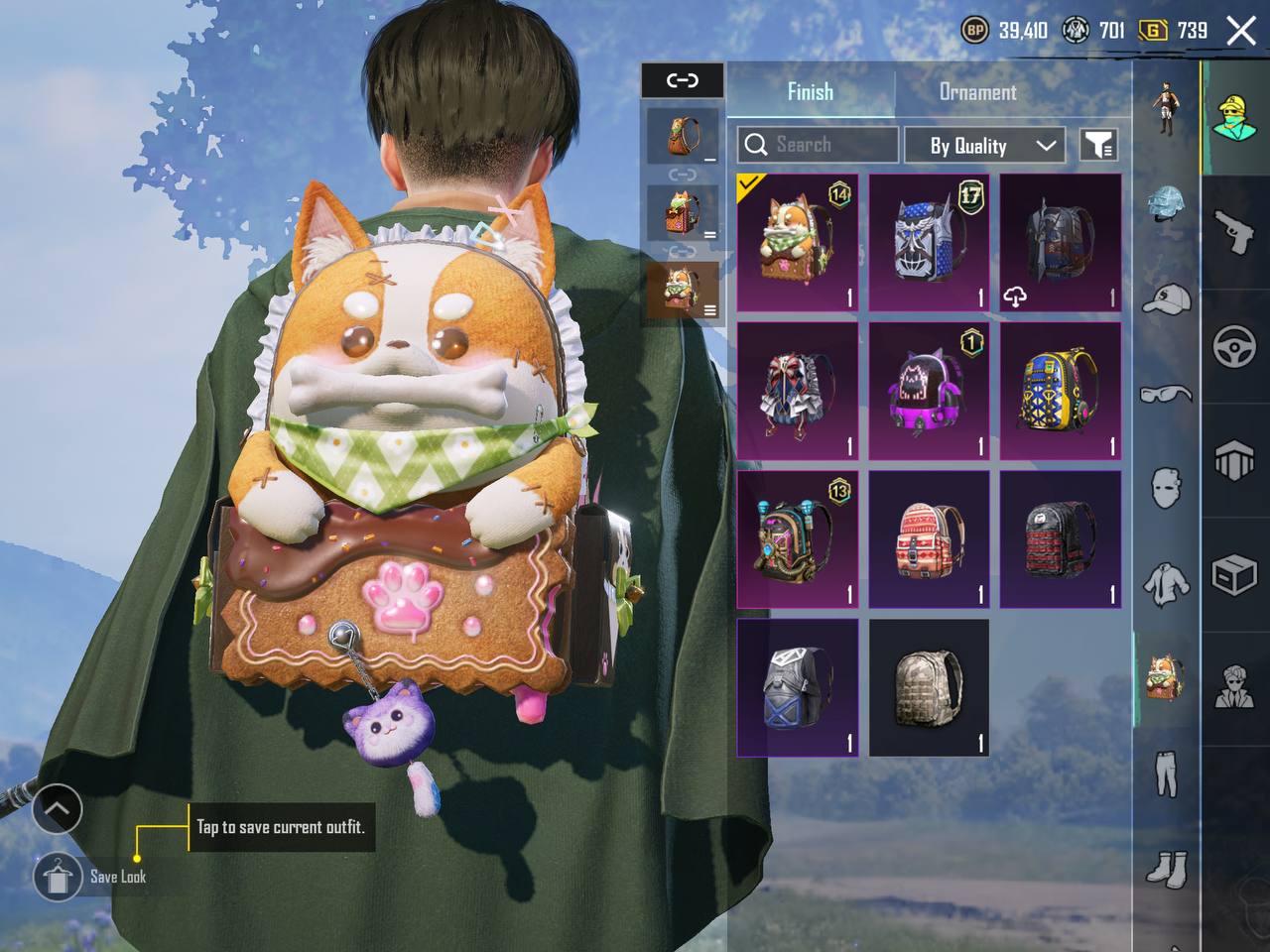Select the pants category
The width and height of the screenshot is (1270, 952).
(1166, 773)
